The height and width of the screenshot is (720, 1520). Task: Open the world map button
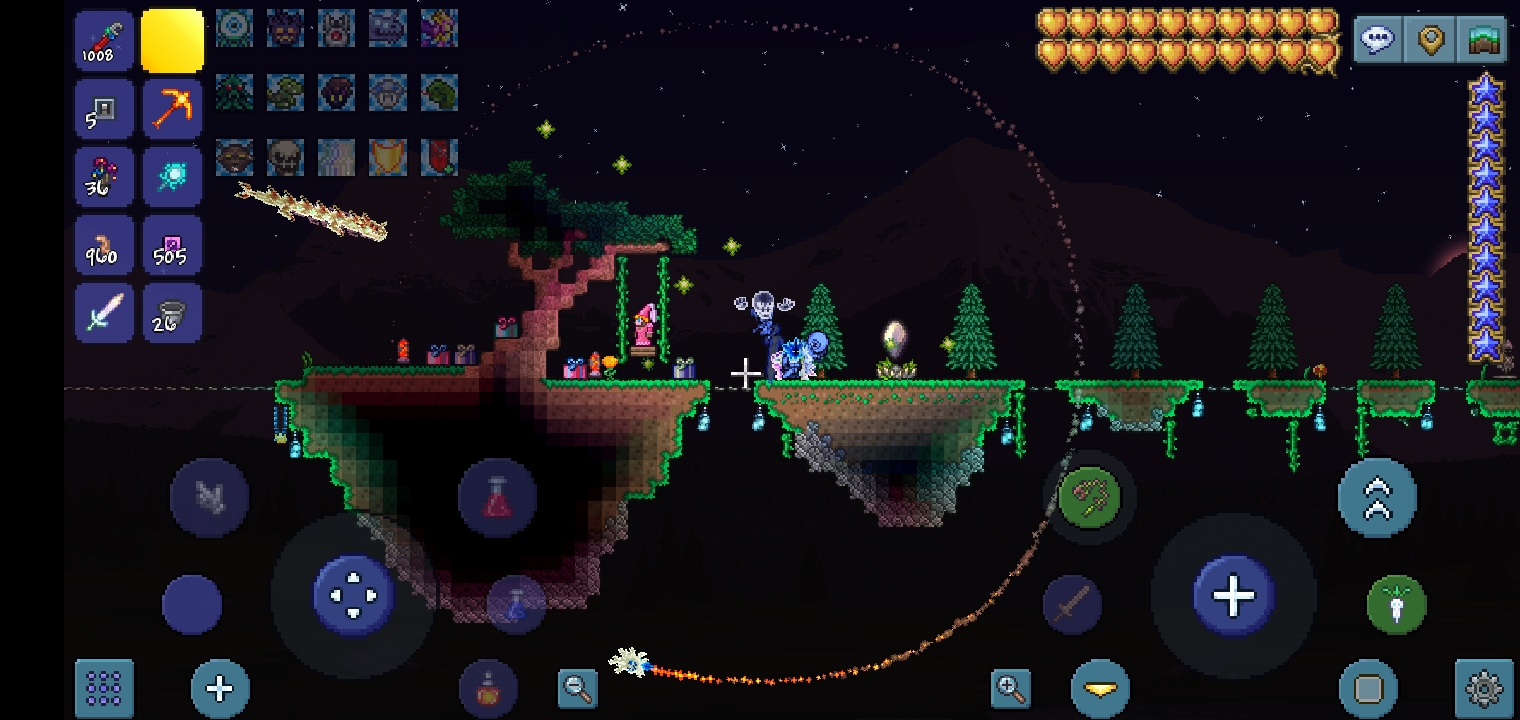coord(1484,41)
